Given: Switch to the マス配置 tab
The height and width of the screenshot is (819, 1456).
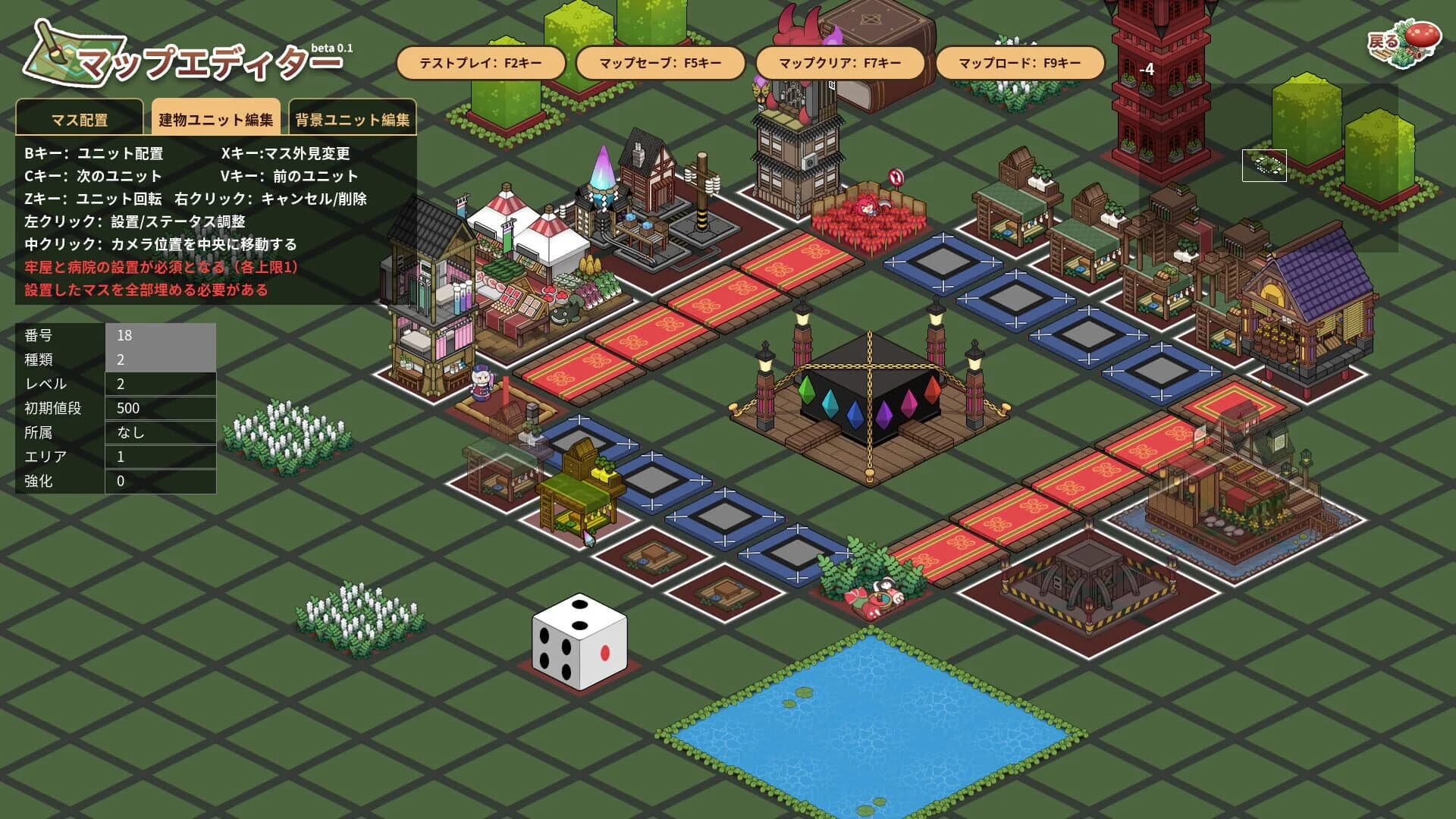Looking at the screenshot, I should point(78,119).
